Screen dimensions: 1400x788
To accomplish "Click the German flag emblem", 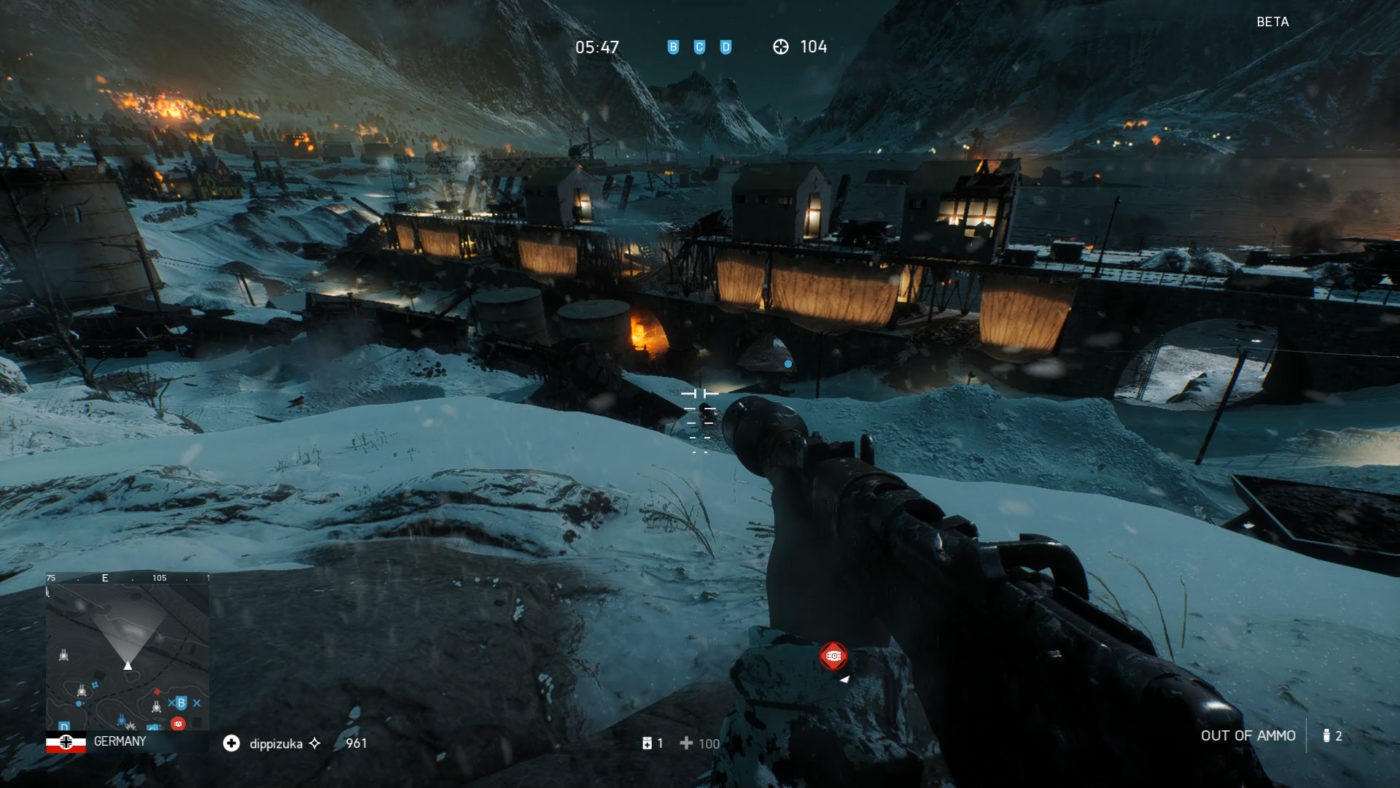I will coord(67,742).
